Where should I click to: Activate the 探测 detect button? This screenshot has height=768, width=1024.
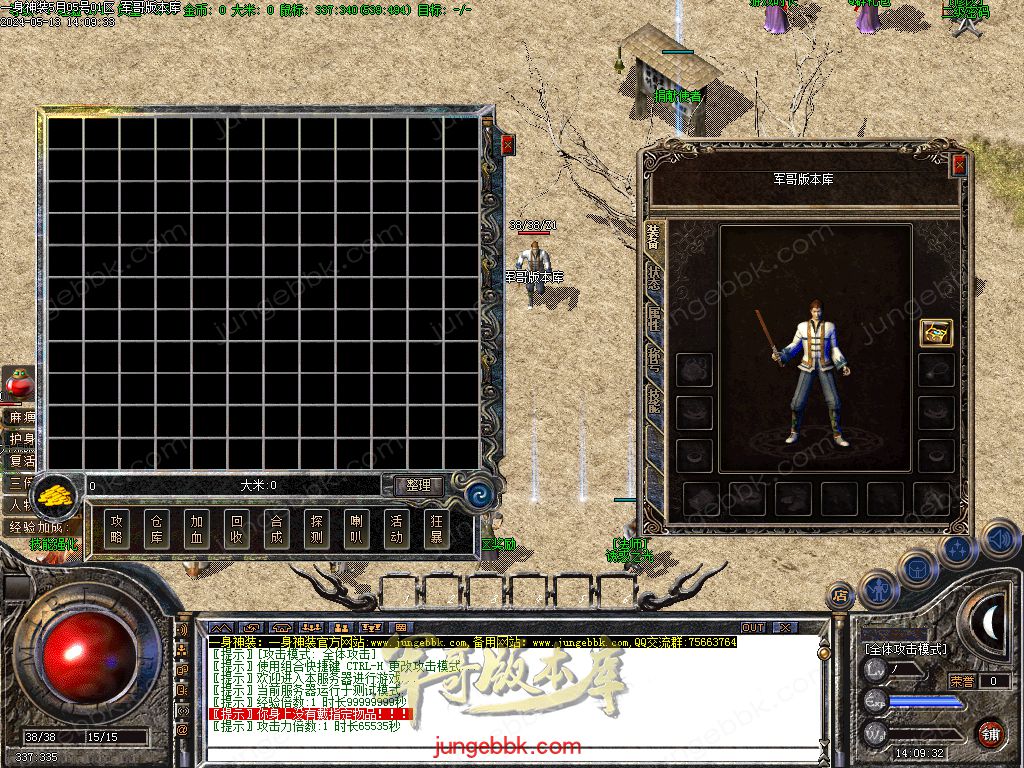317,529
